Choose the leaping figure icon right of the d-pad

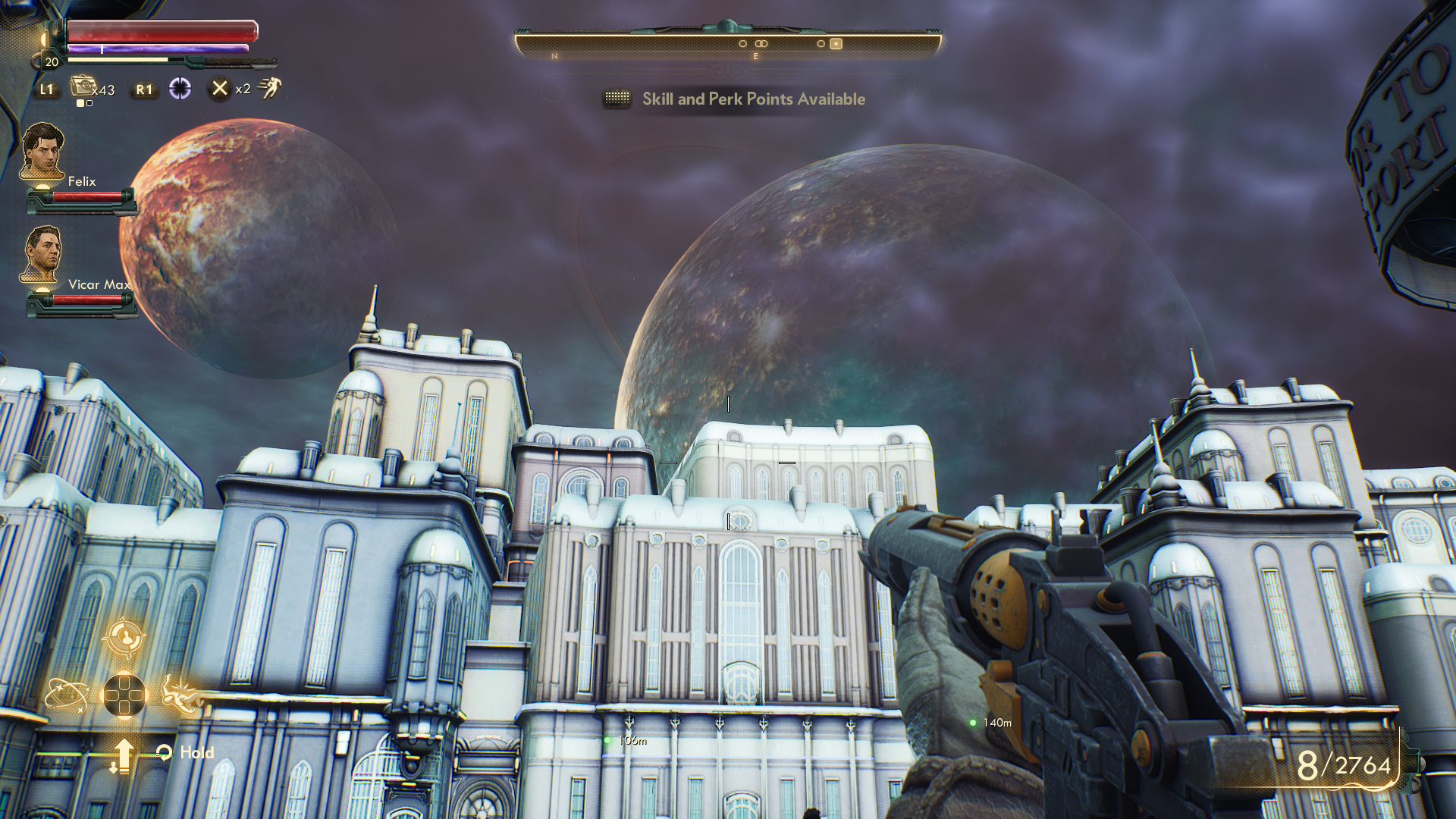(180, 693)
